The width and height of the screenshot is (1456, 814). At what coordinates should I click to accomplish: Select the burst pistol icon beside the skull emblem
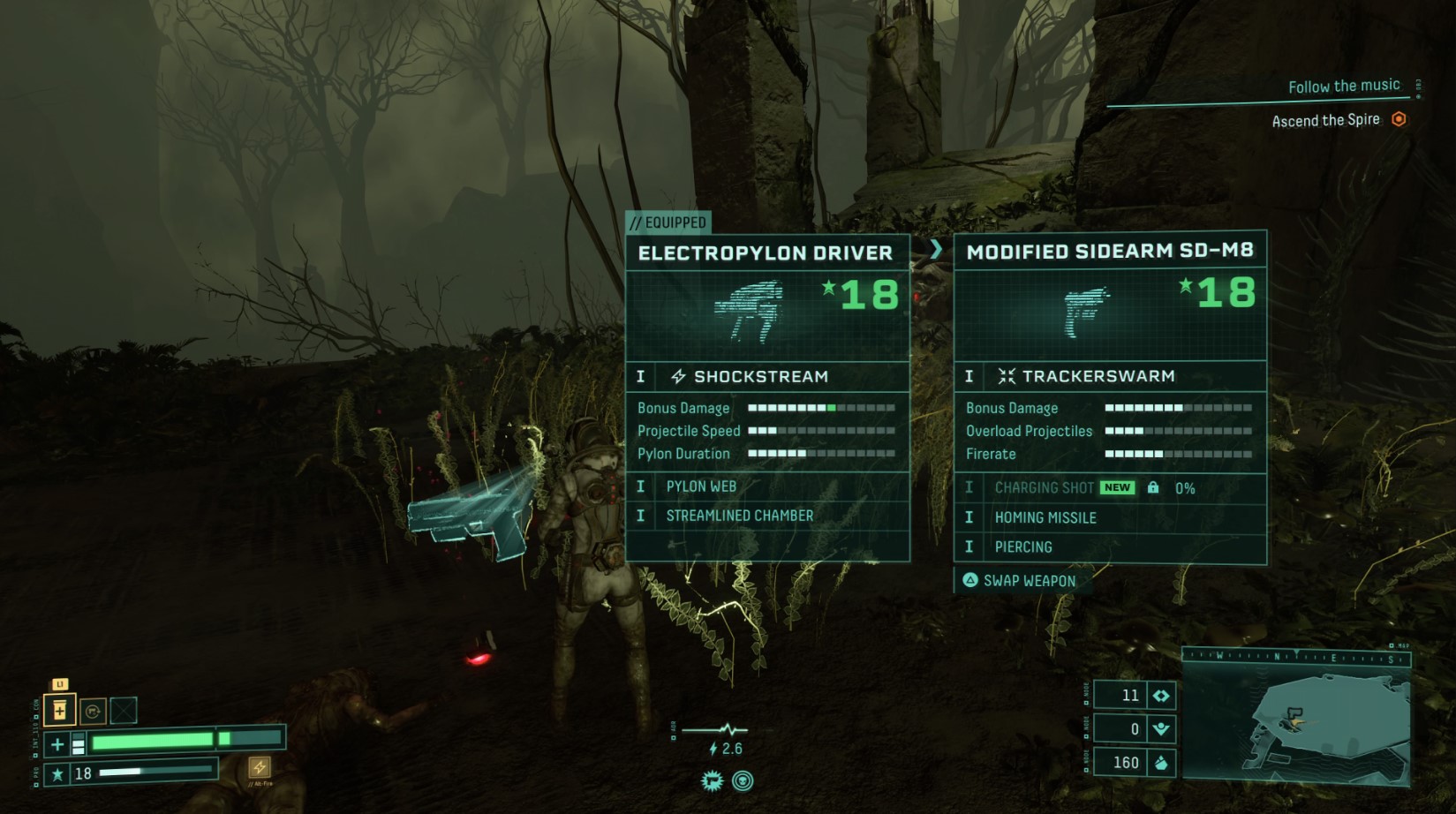coord(713,781)
